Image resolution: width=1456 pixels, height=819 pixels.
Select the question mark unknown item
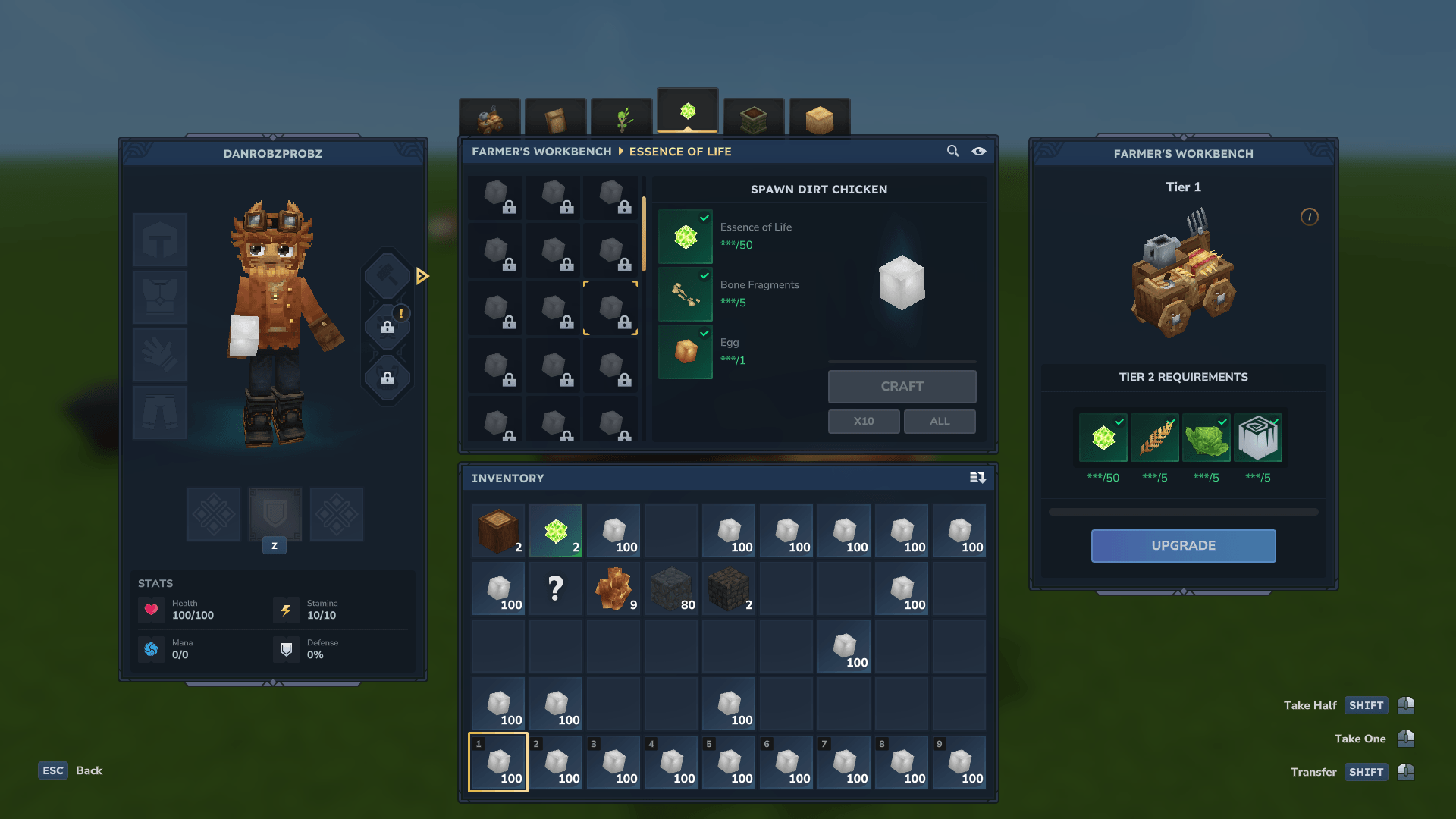[556, 588]
